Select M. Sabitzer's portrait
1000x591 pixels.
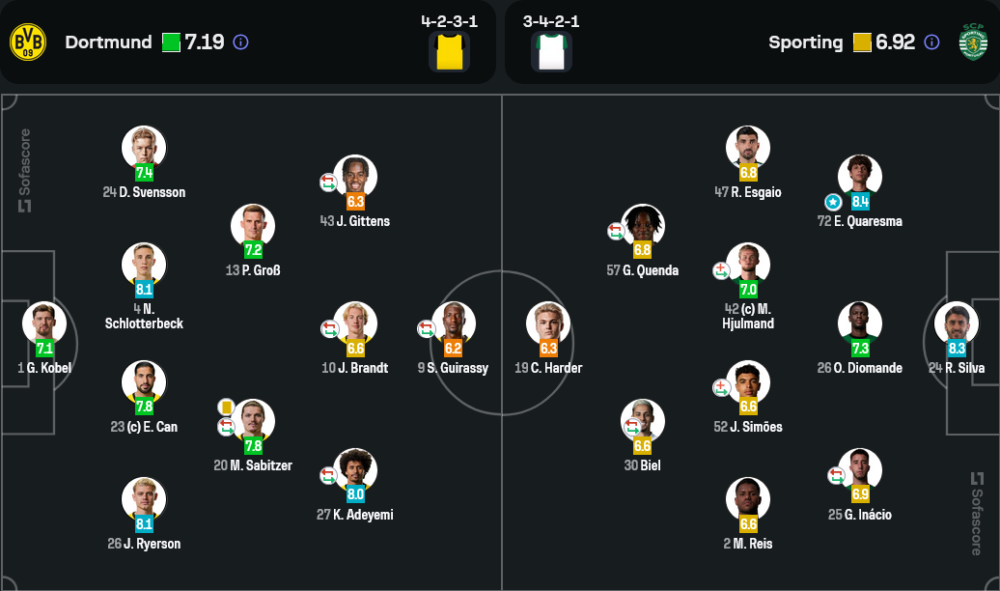252,421
